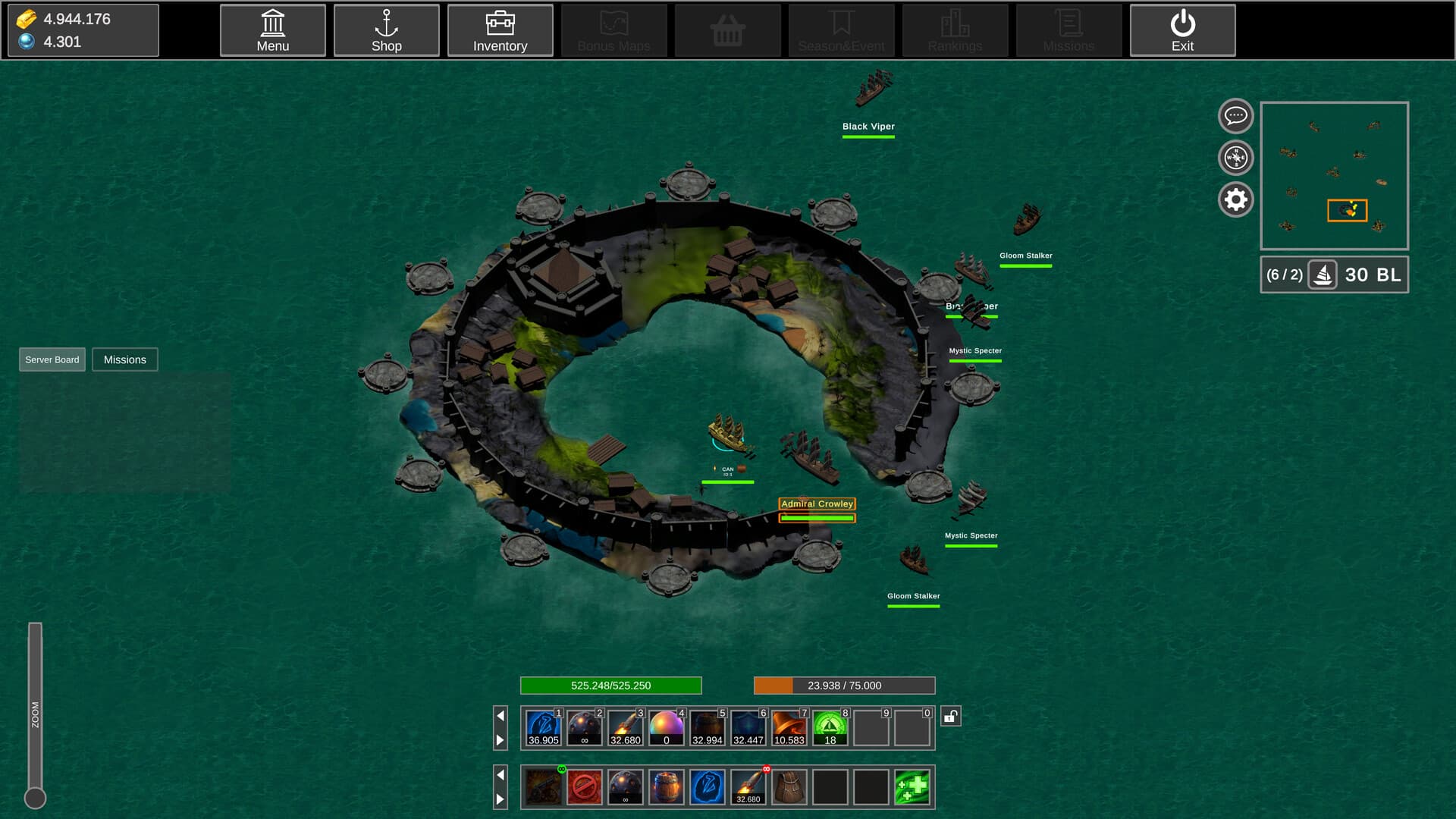
Task: Open the Missions panel
Action: 124,359
